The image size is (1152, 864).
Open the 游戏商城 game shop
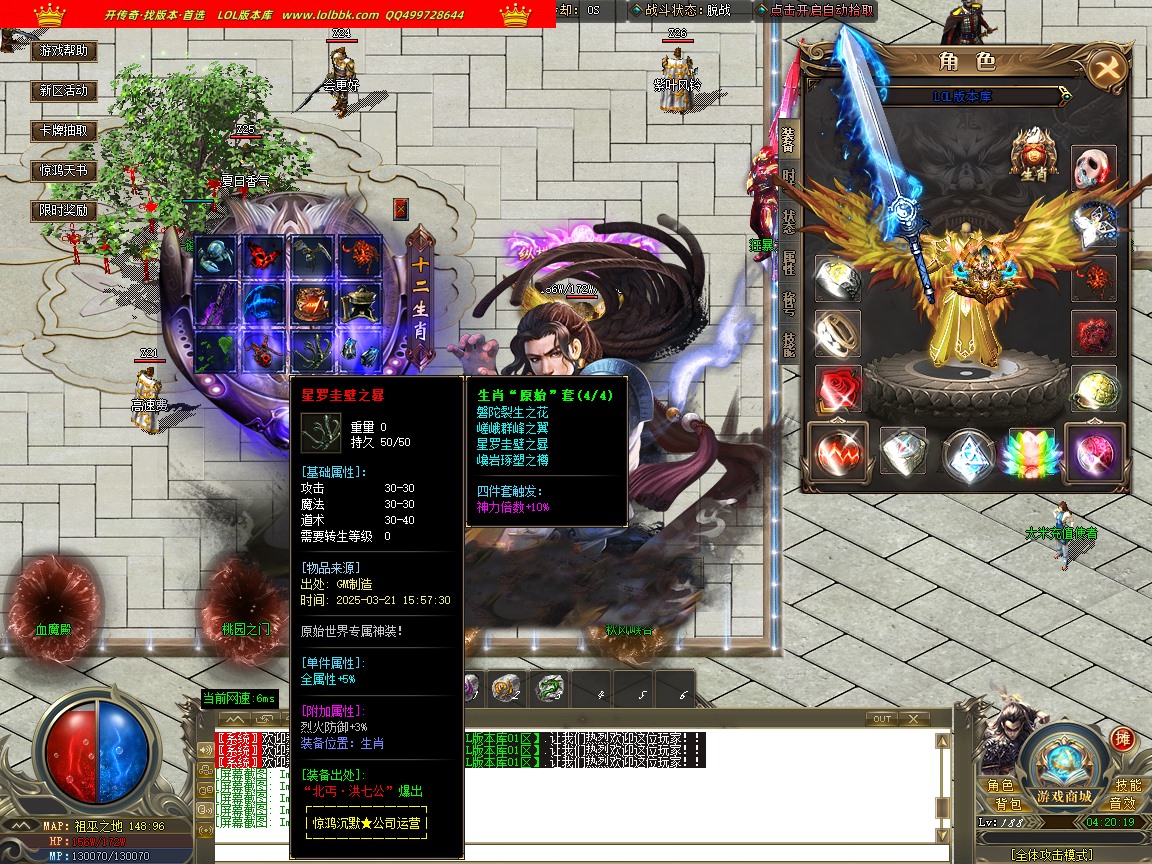coord(1063,797)
